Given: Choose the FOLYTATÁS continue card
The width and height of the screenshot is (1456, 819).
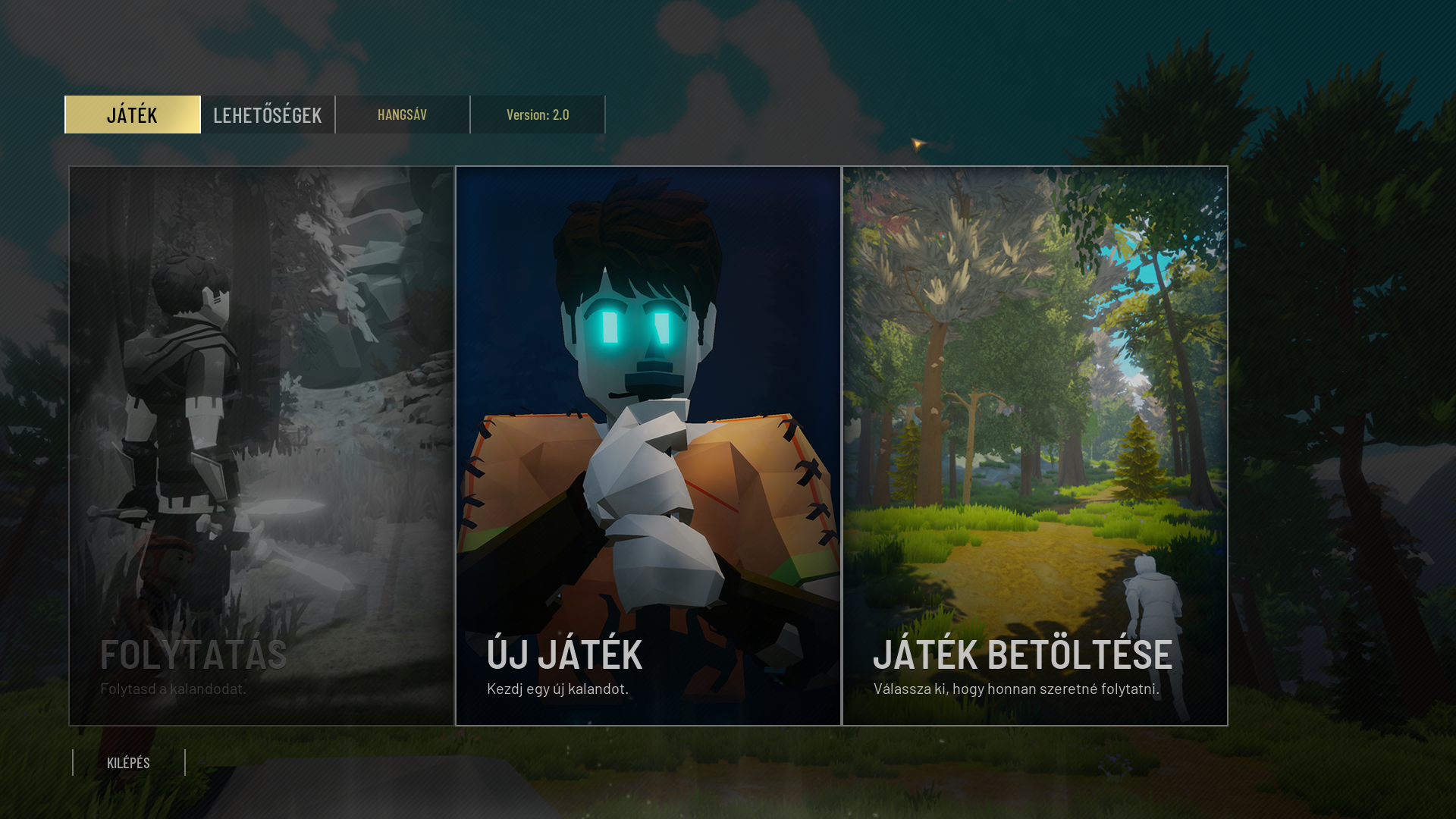Looking at the screenshot, I should [x=262, y=446].
